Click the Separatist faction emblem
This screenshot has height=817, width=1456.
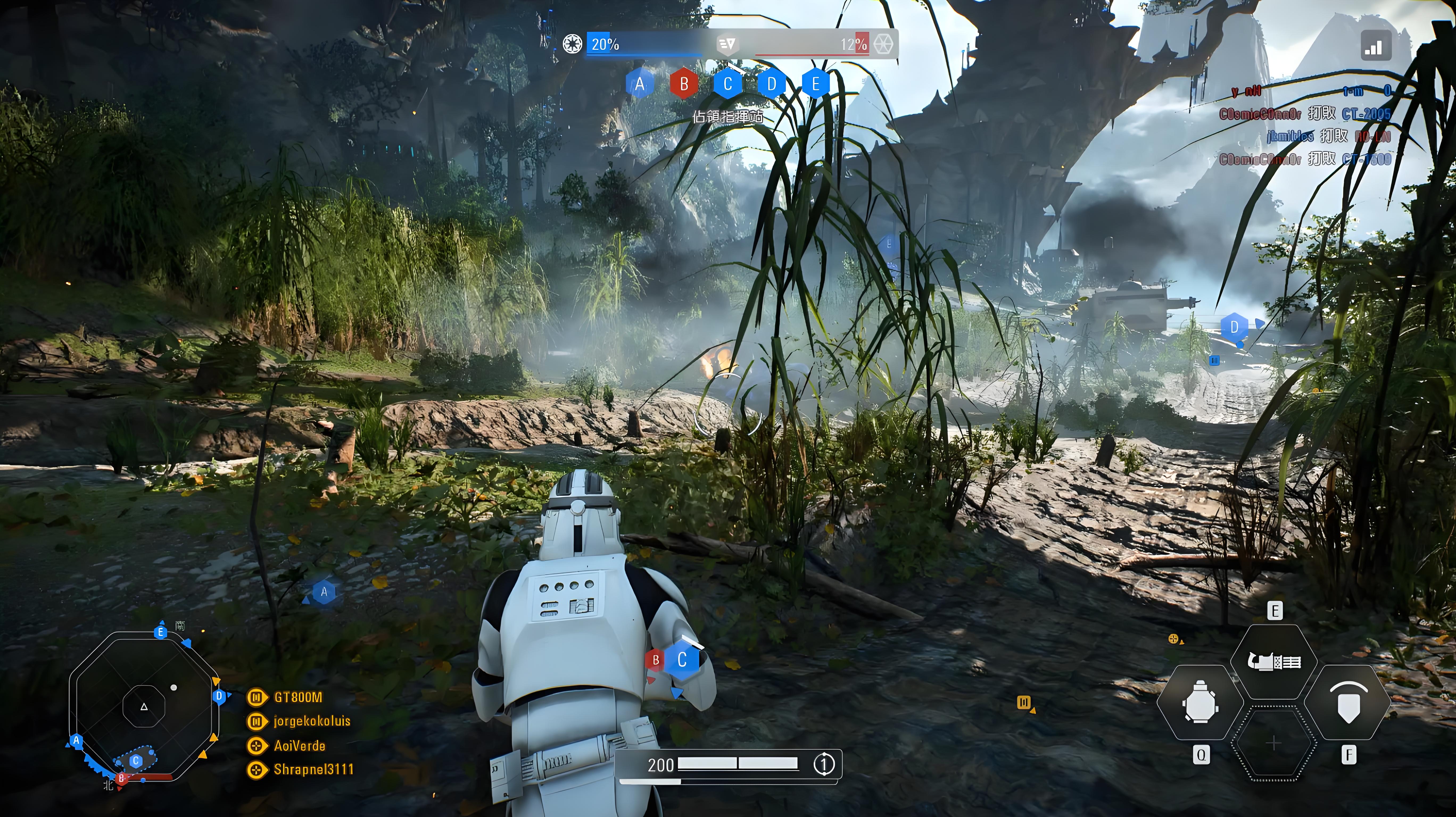[883, 44]
